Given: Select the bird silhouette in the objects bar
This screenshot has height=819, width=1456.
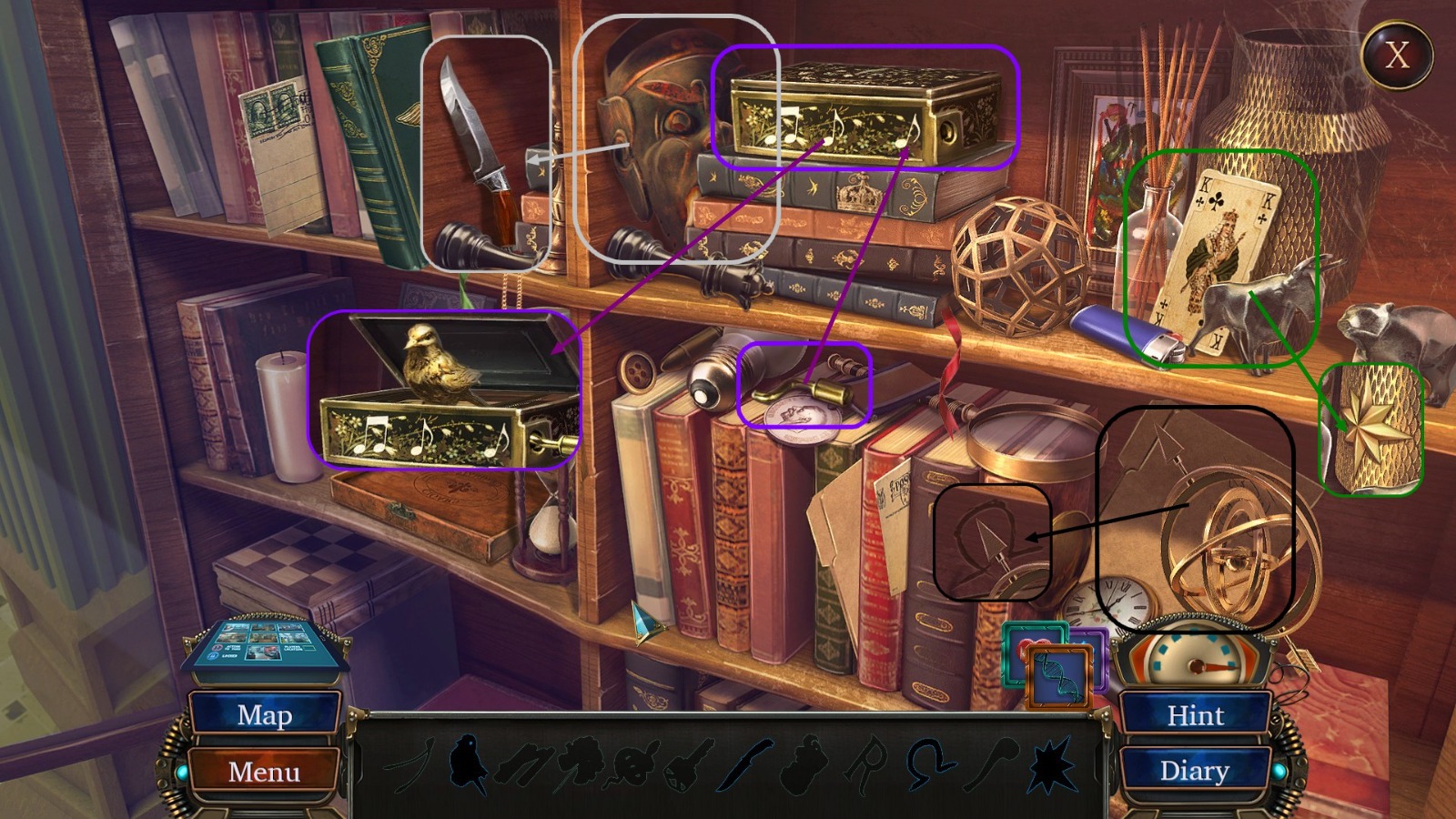Looking at the screenshot, I should point(469,764).
